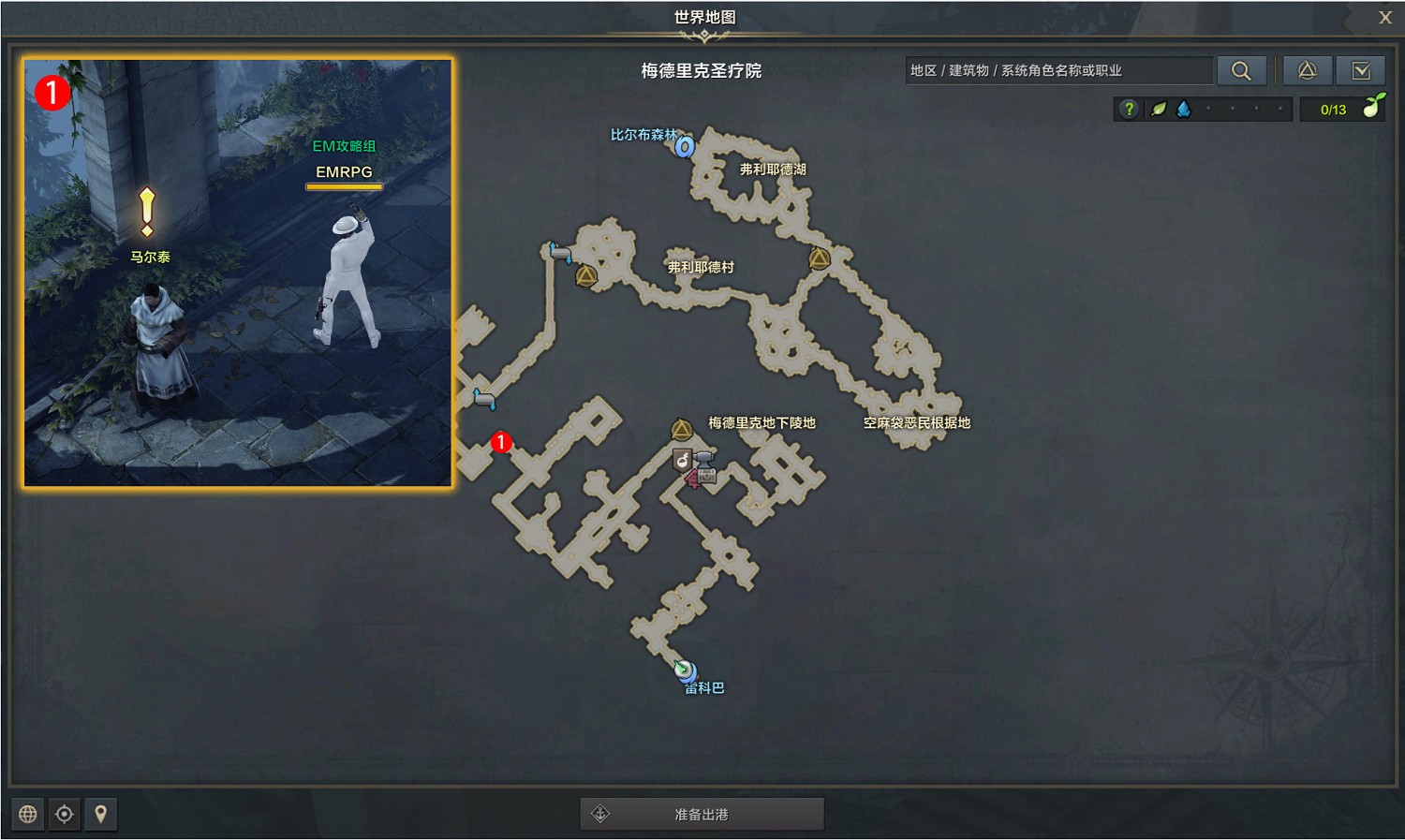The width and height of the screenshot is (1405, 840).
Task: Toggle the blue crystal collectible filter
Action: 1185,109
